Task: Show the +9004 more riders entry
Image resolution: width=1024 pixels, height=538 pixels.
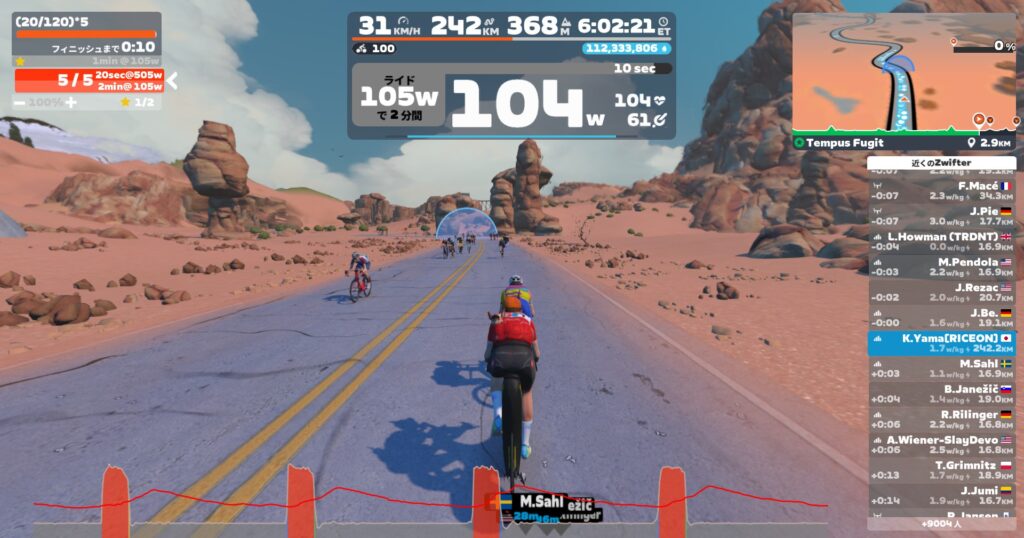Action: pyautogui.click(x=942, y=523)
